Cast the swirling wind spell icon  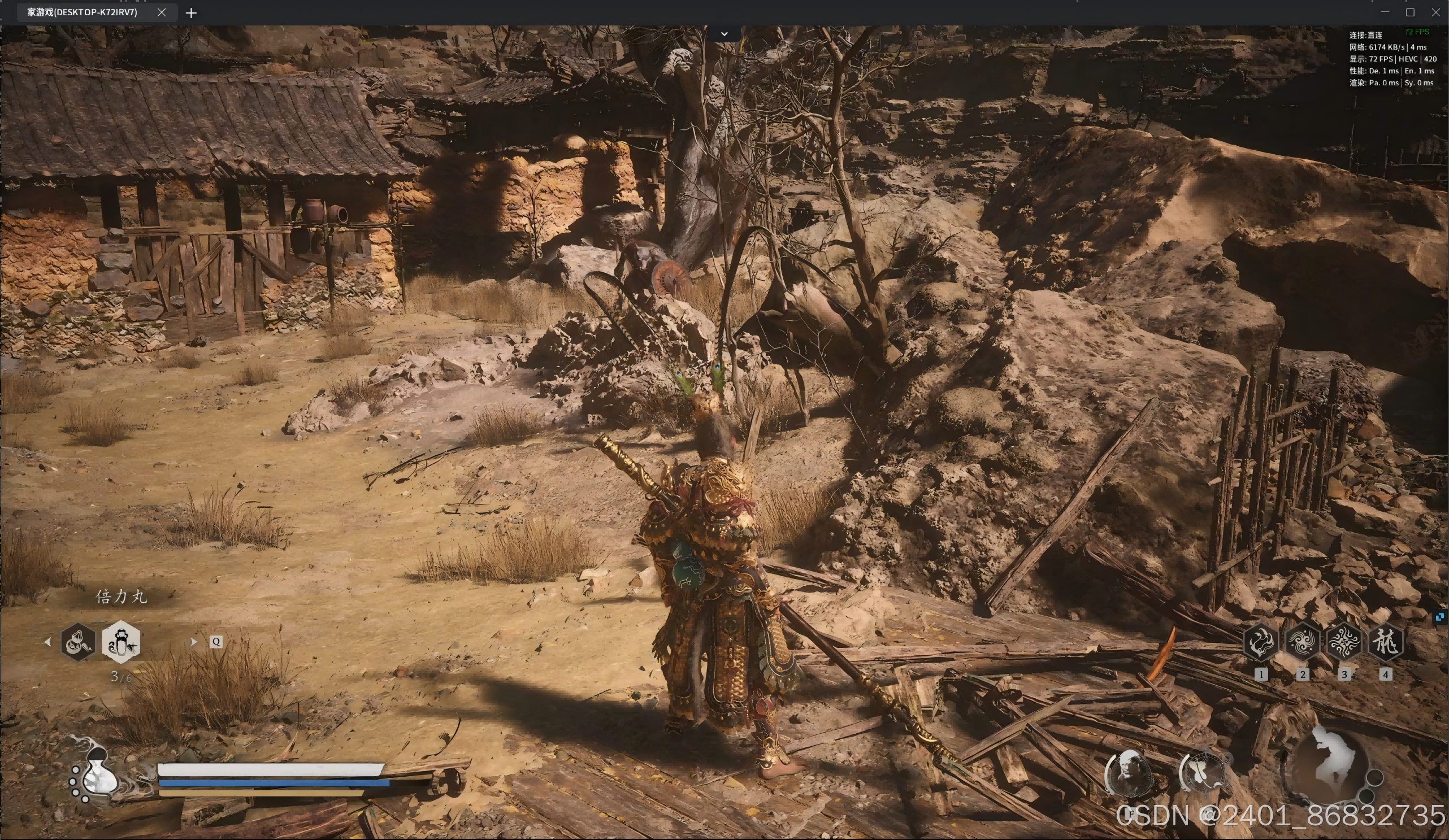[1303, 642]
